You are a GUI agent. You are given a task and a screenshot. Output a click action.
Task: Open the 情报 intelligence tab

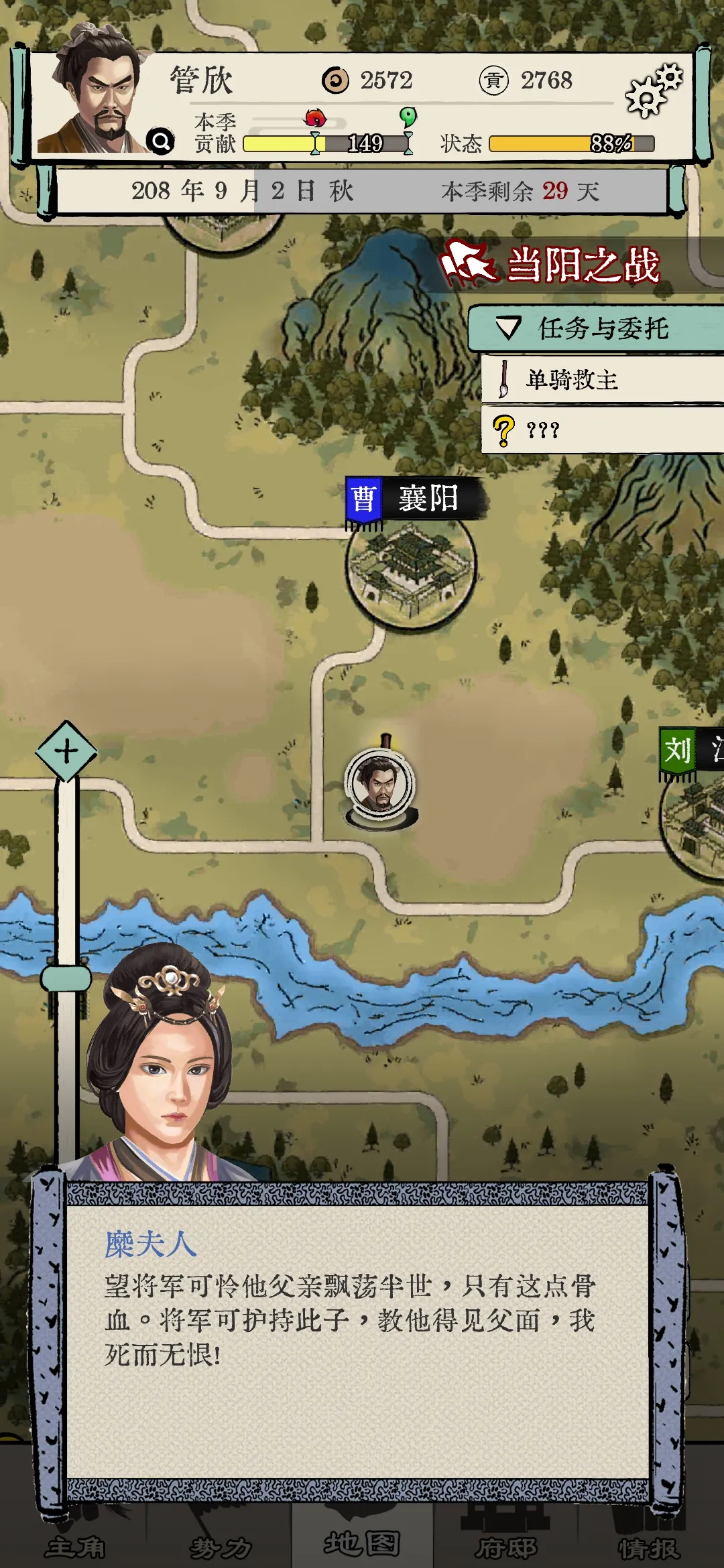click(649, 1546)
